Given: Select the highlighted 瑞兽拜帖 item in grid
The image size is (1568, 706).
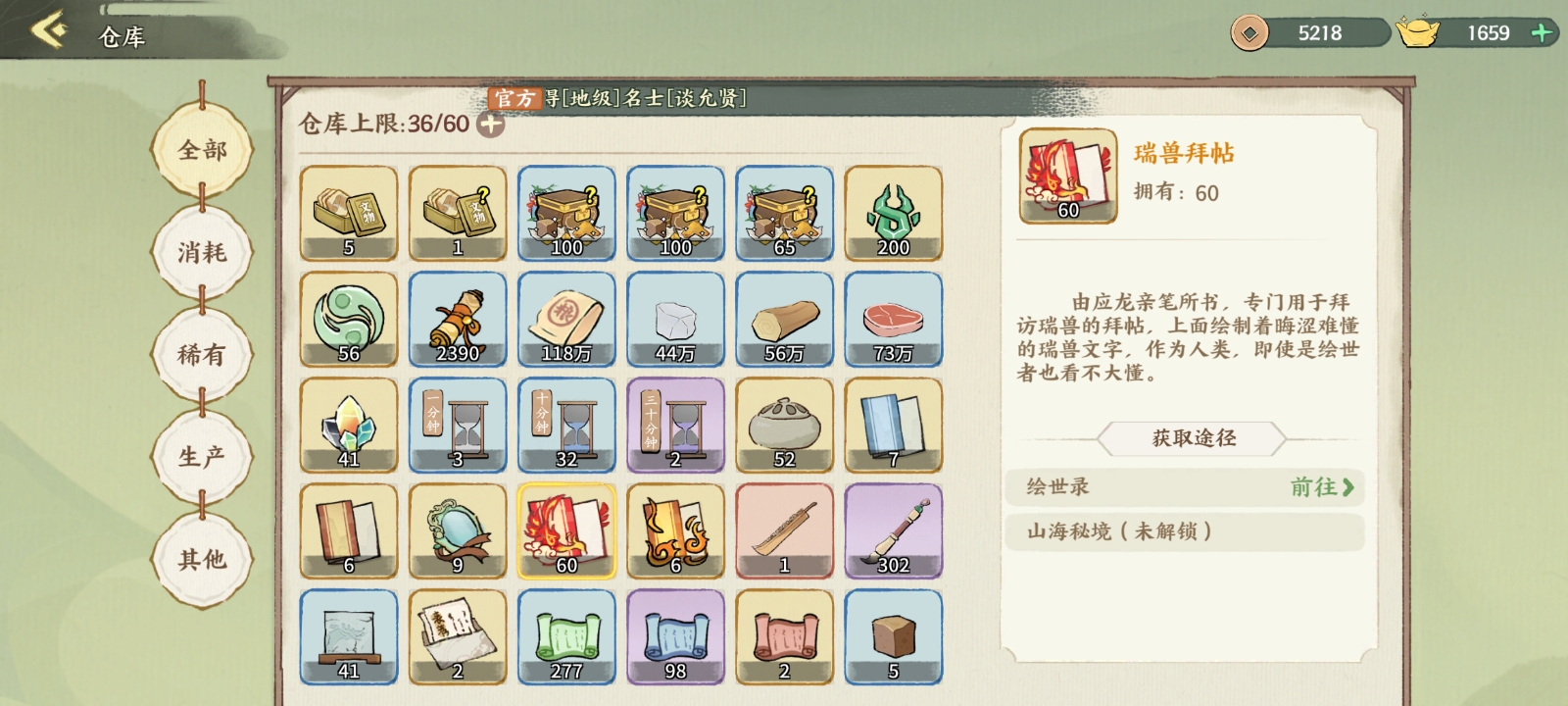Looking at the screenshot, I should [x=566, y=530].
